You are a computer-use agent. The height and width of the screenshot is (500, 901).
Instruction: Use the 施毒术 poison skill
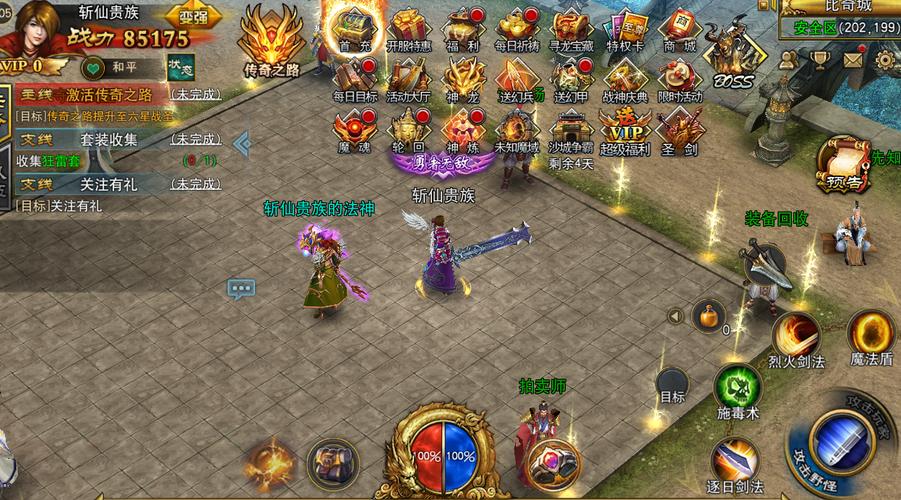click(737, 388)
